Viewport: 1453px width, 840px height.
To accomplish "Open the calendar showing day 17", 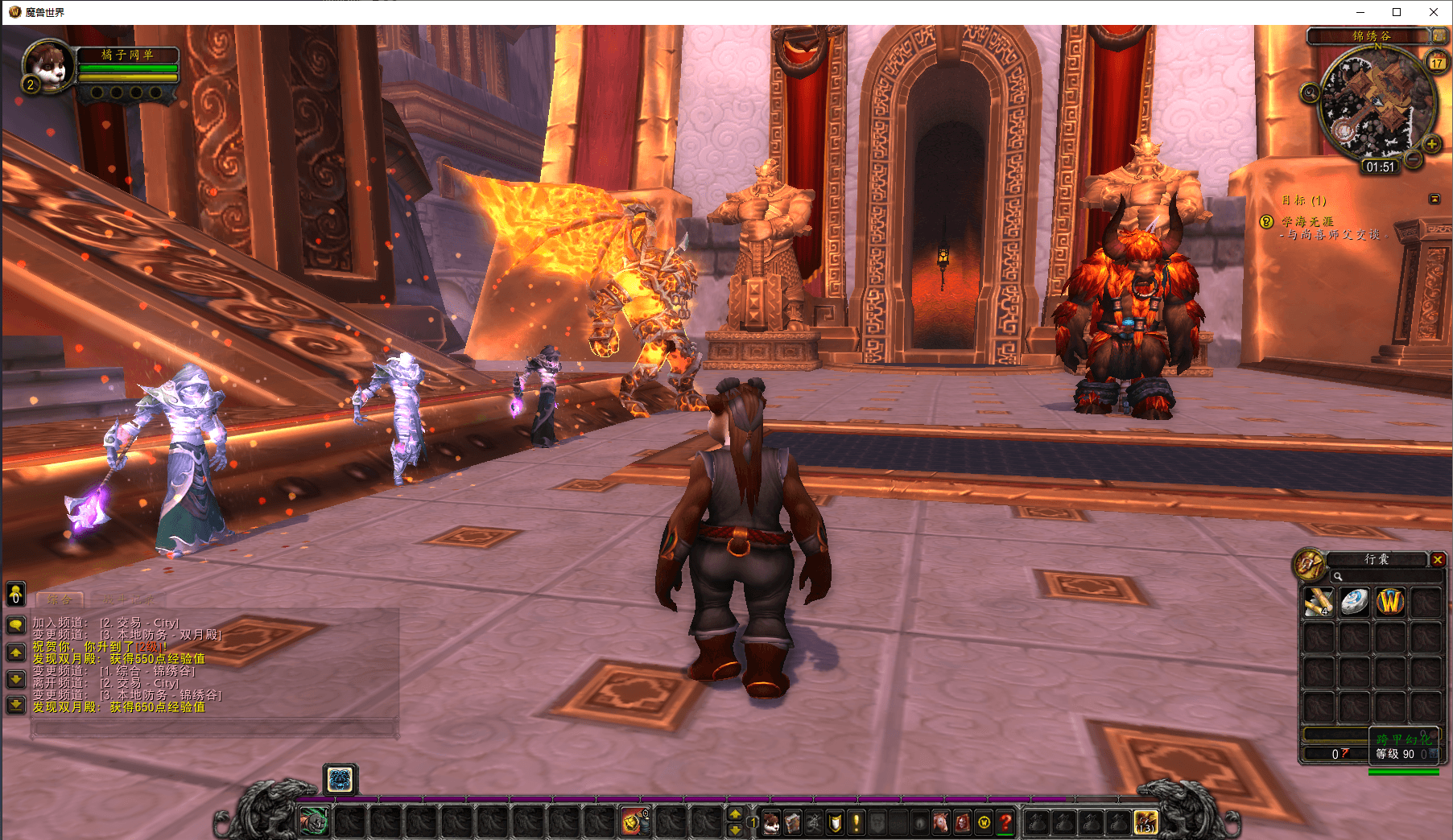I will click(1437, 62).
